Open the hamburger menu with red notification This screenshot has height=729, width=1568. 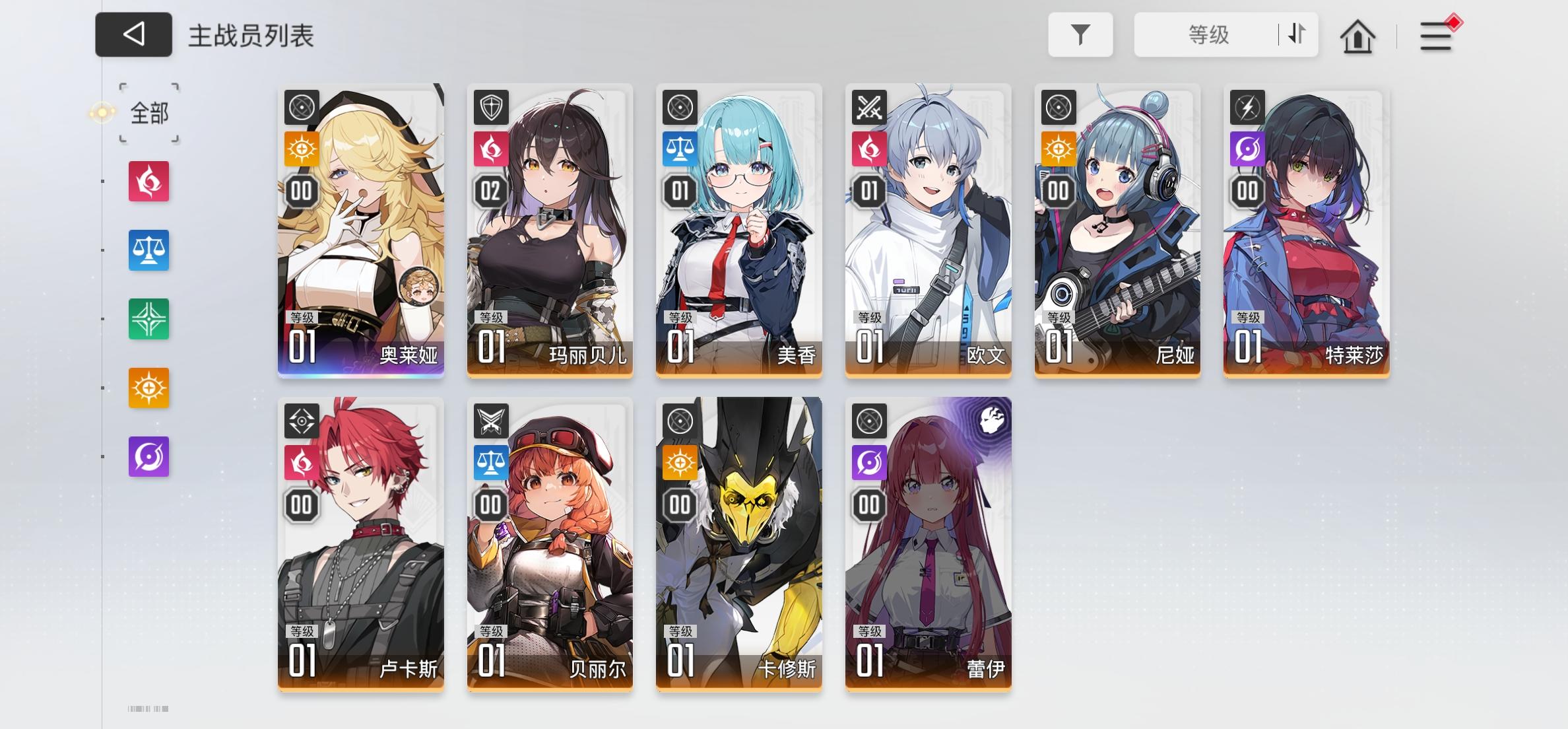pyautogui.click(x=1434, y=36)
